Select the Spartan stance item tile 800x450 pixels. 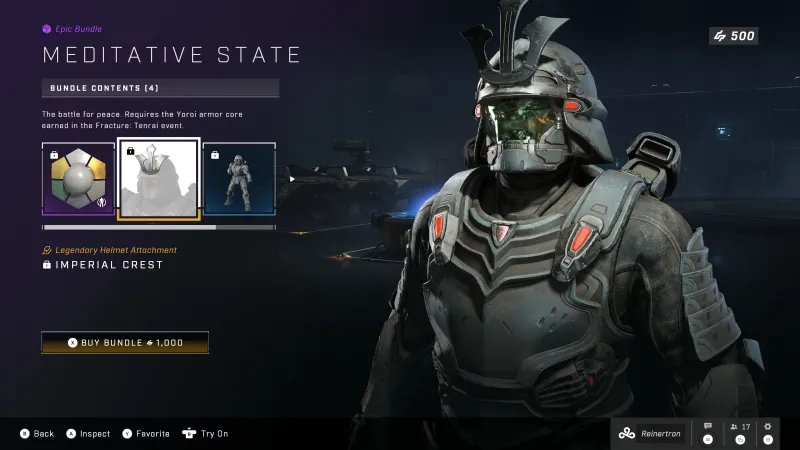click(239, 179)
